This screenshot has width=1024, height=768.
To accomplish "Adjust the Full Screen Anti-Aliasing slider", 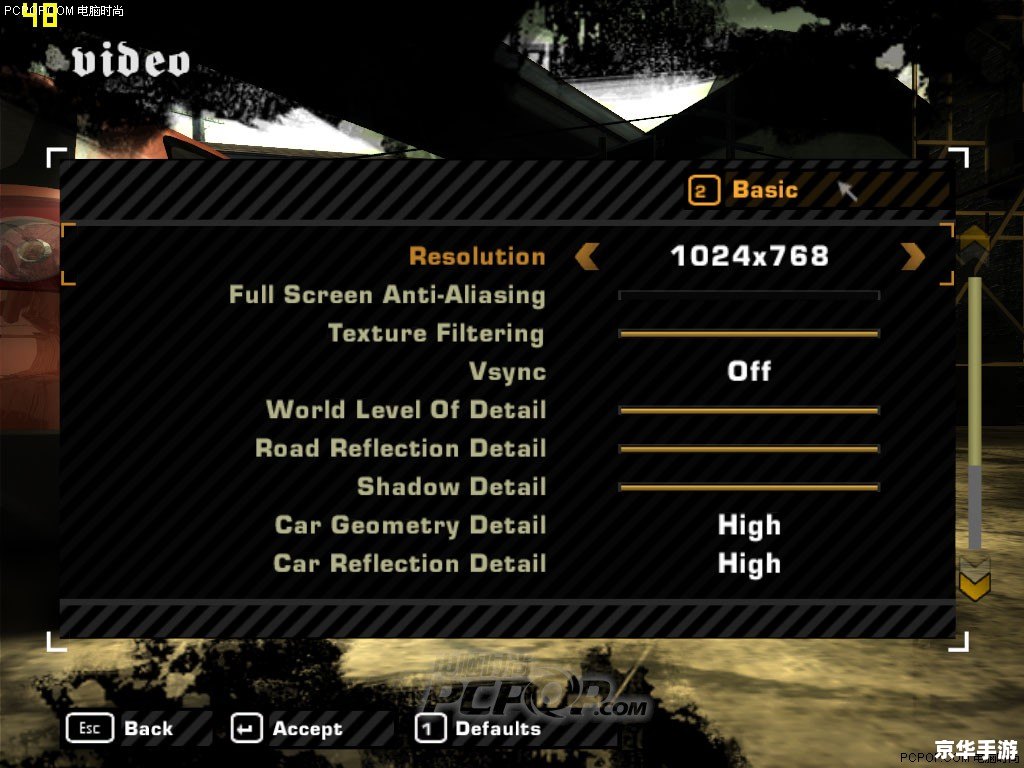I will 749,295.
